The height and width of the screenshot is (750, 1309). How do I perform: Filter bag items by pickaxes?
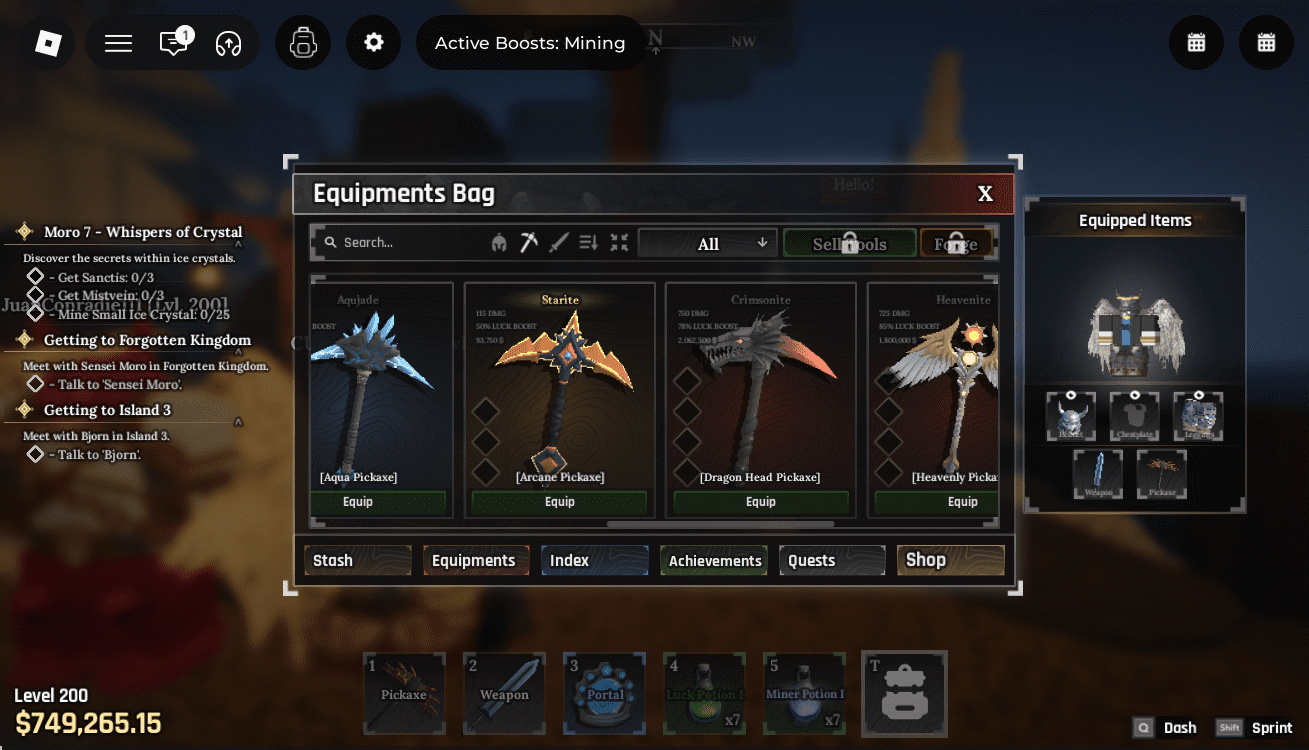click(x=528, y=242)
